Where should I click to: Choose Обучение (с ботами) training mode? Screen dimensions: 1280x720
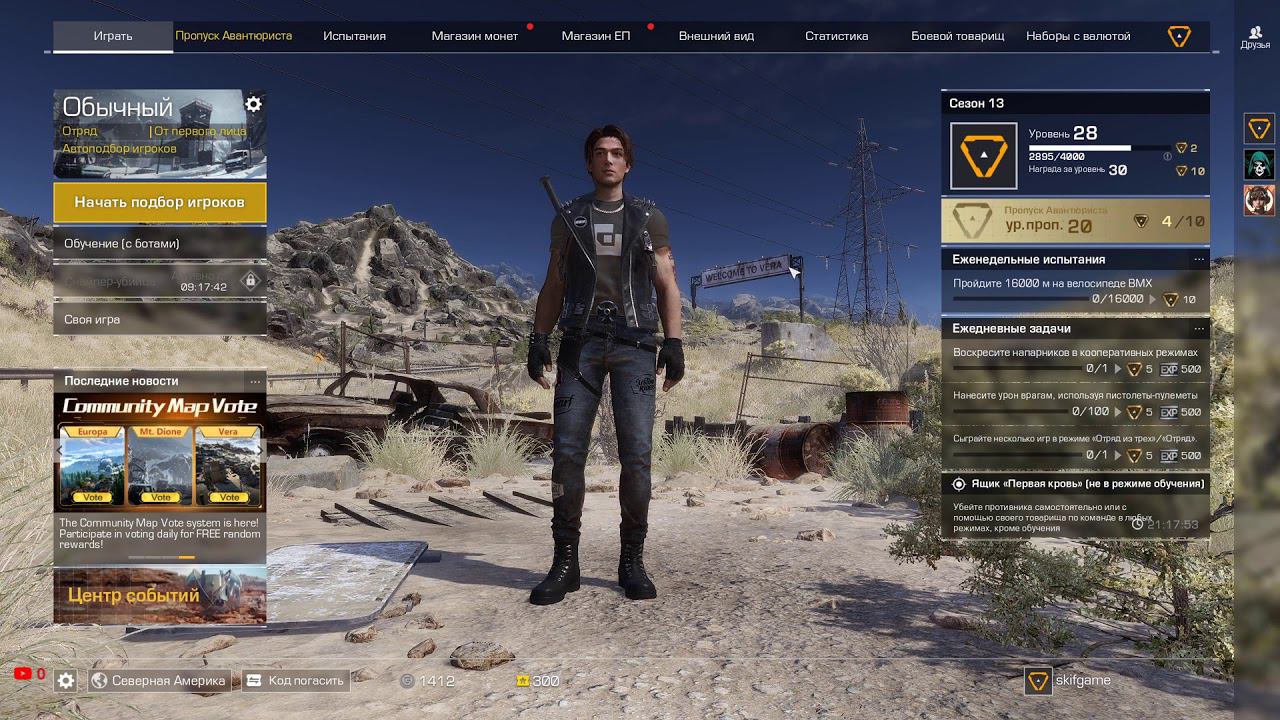pyautogui.click(x=159, y=244)
